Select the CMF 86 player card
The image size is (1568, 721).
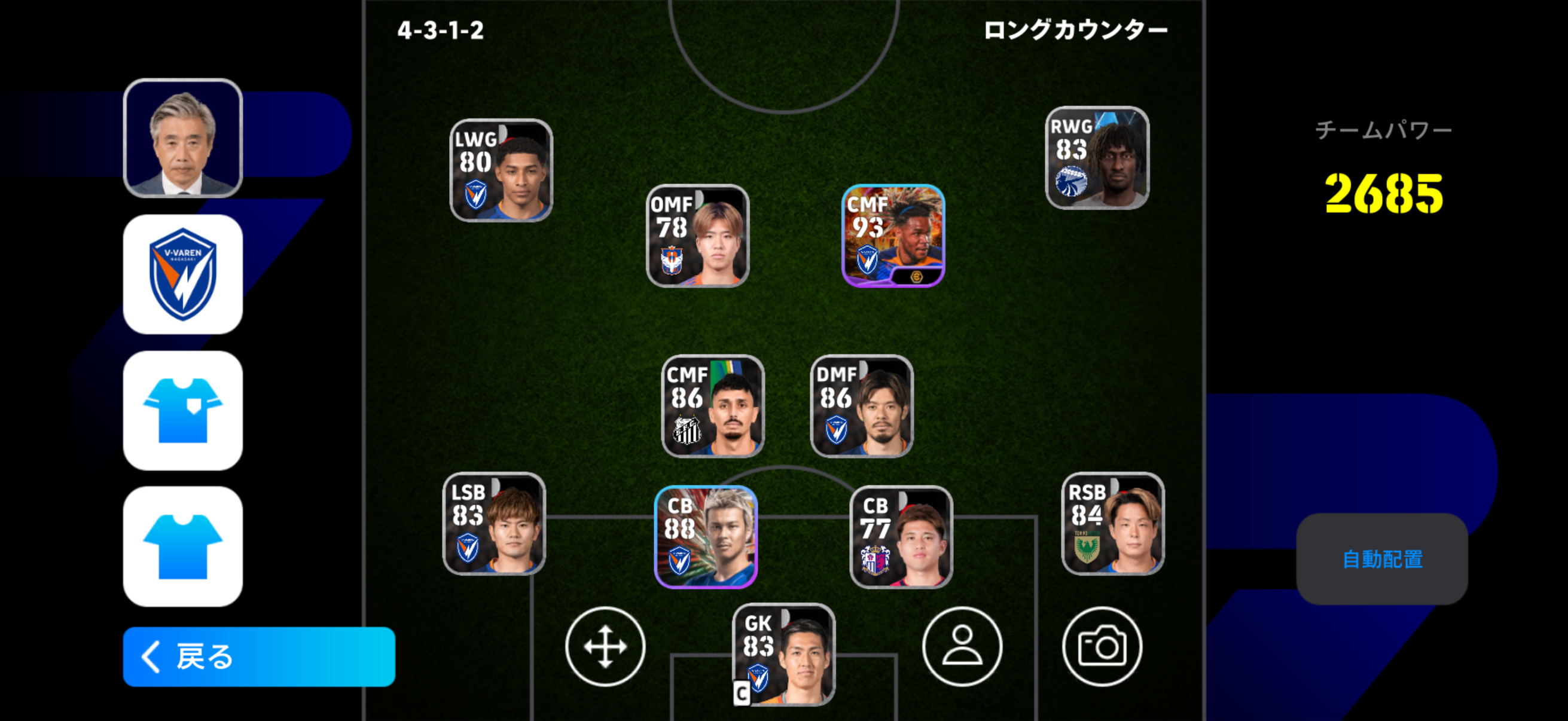pos(713,406)
